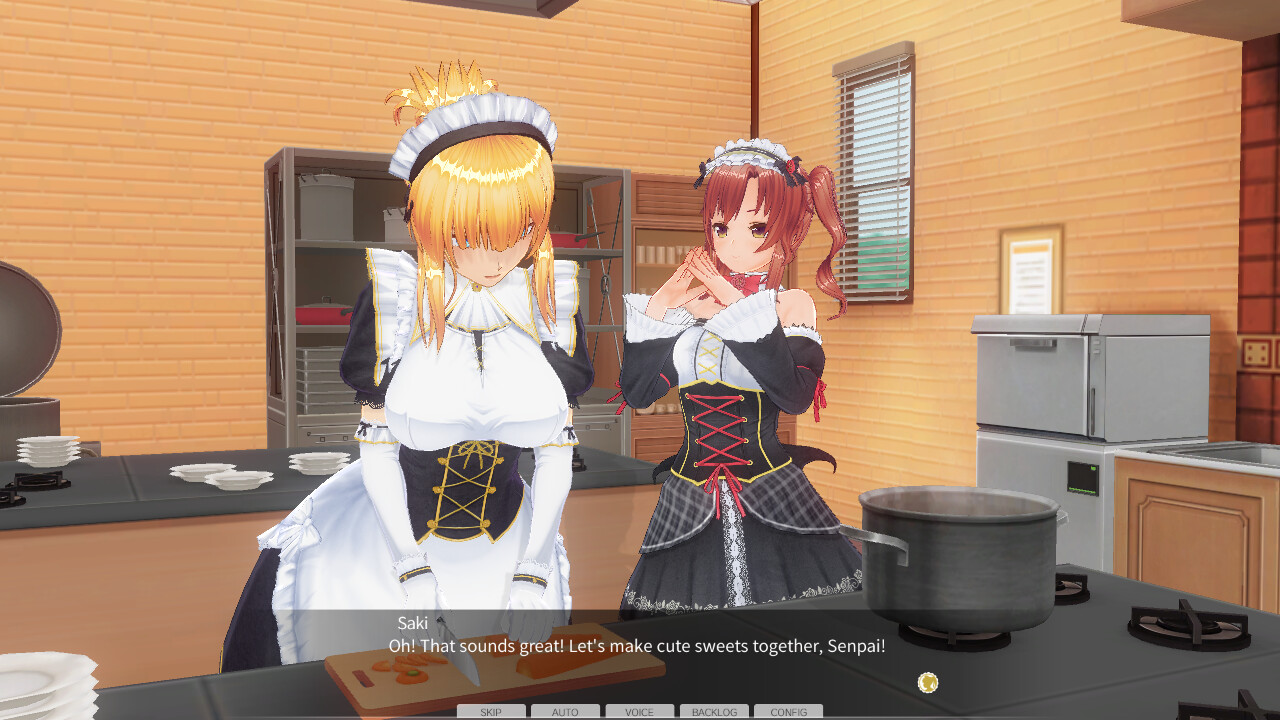Turn on SKIP mode
This screenshot has height=720, width=1280.
coord(489,712)
